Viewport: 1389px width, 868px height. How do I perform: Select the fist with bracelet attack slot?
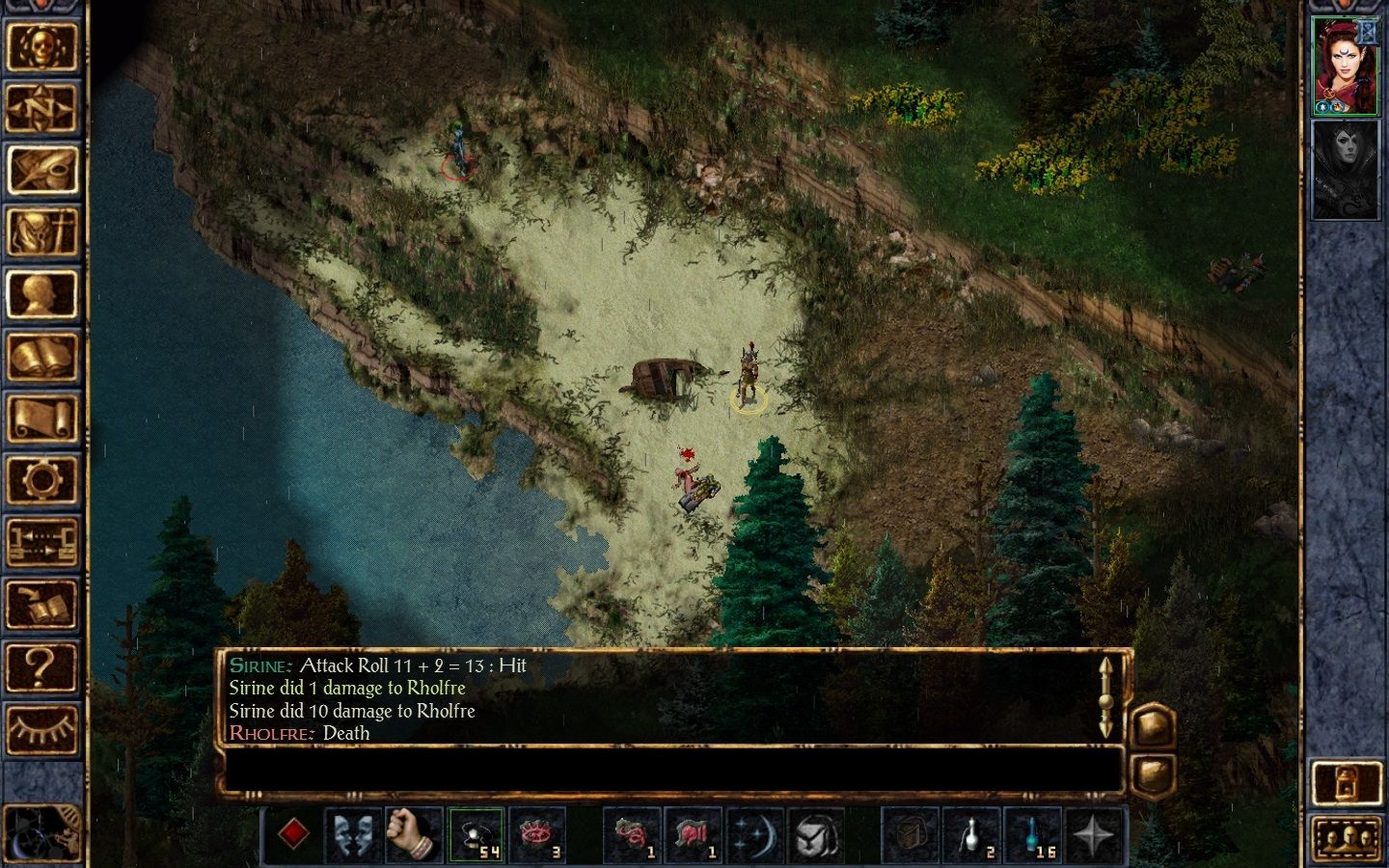(x=414, y=833)
